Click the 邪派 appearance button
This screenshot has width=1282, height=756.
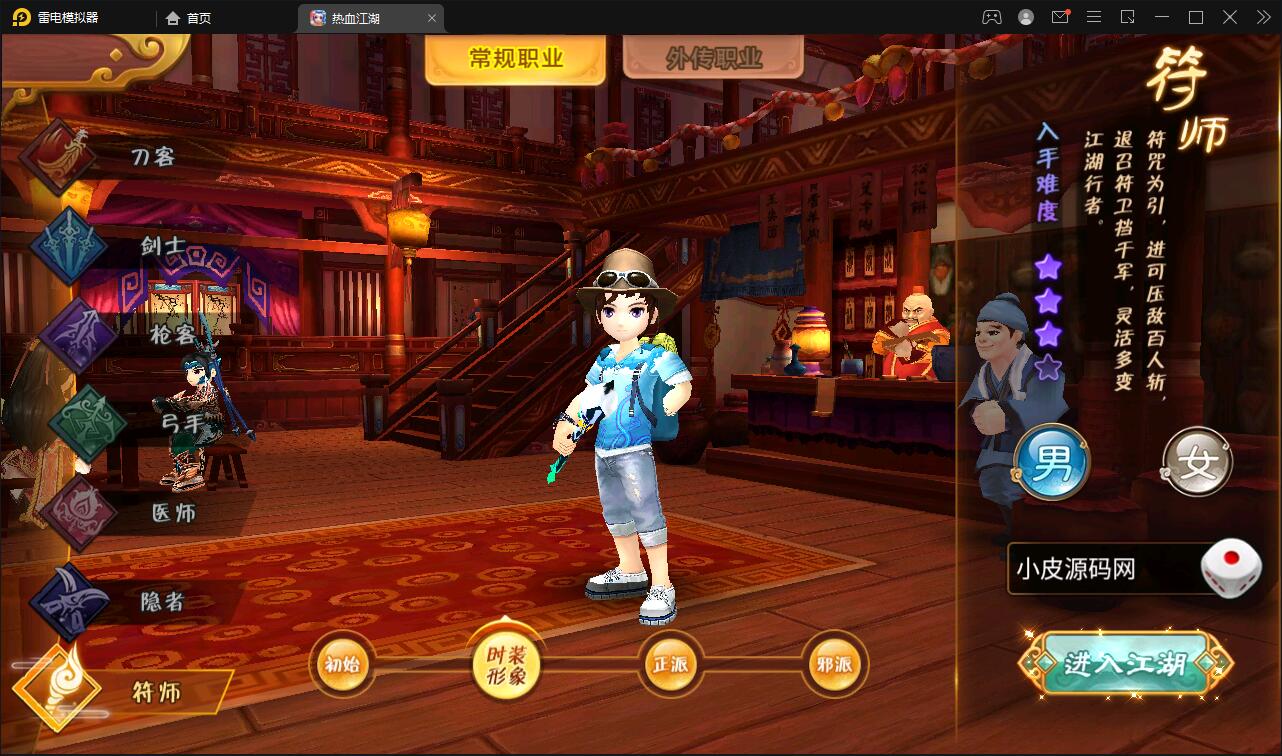point(834,663)
